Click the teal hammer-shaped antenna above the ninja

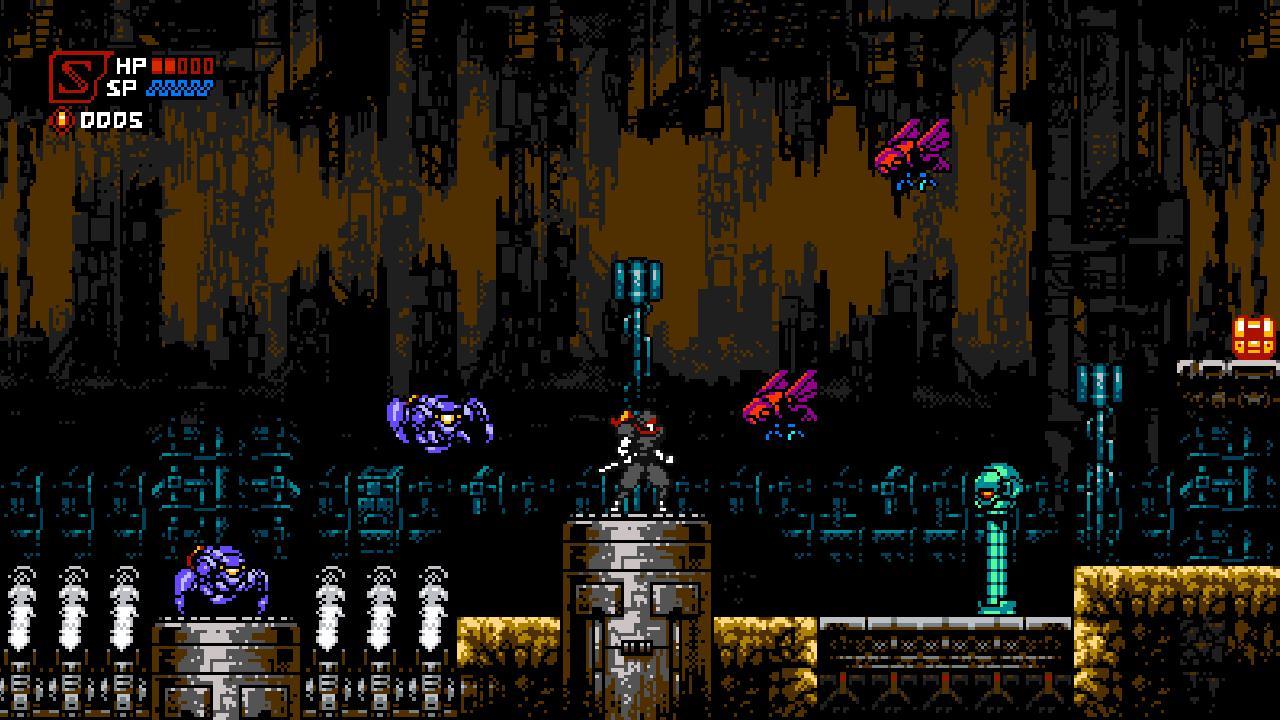point(637,280)
